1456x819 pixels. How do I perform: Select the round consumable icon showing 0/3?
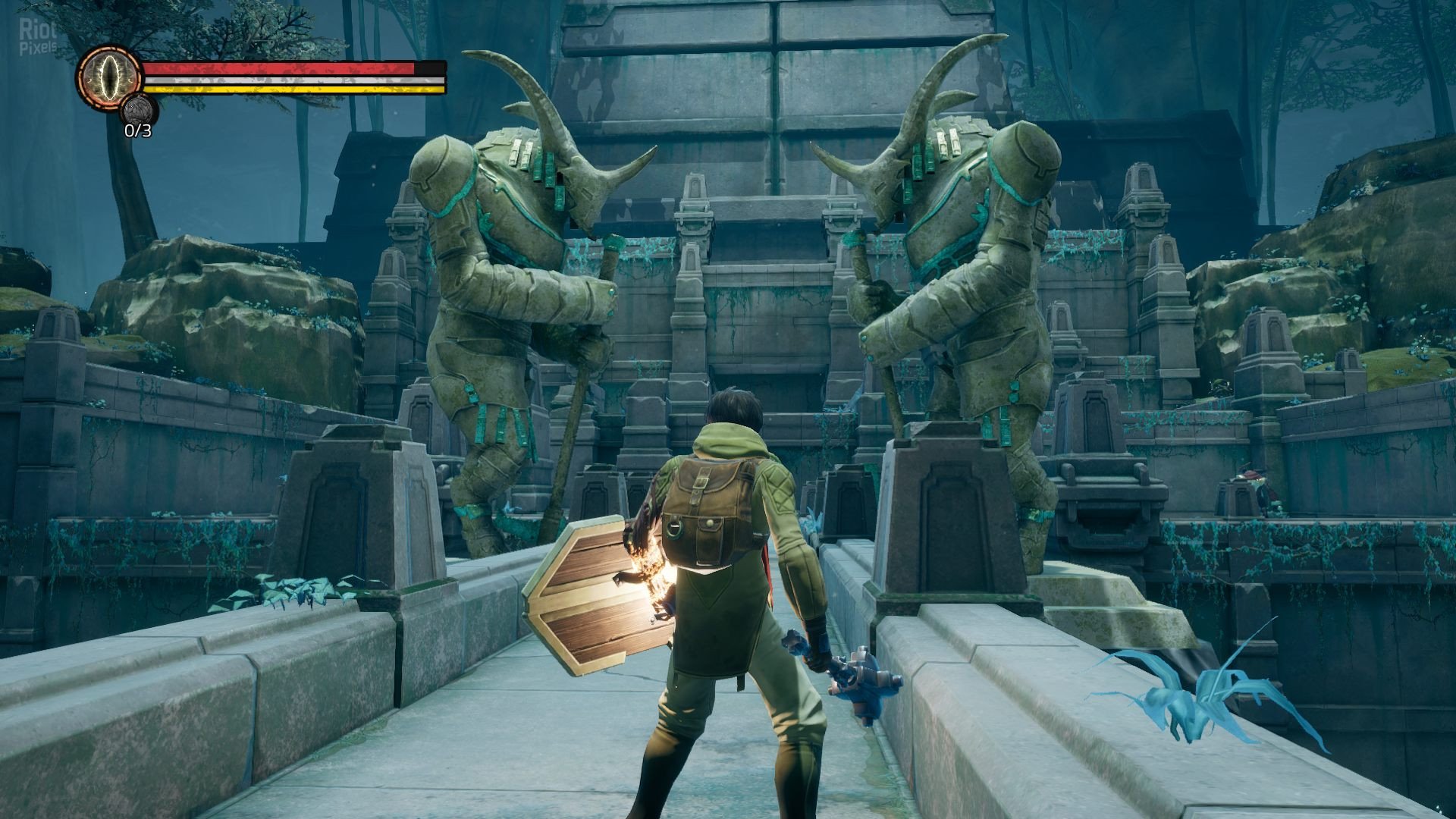click(x=138, y=109)
